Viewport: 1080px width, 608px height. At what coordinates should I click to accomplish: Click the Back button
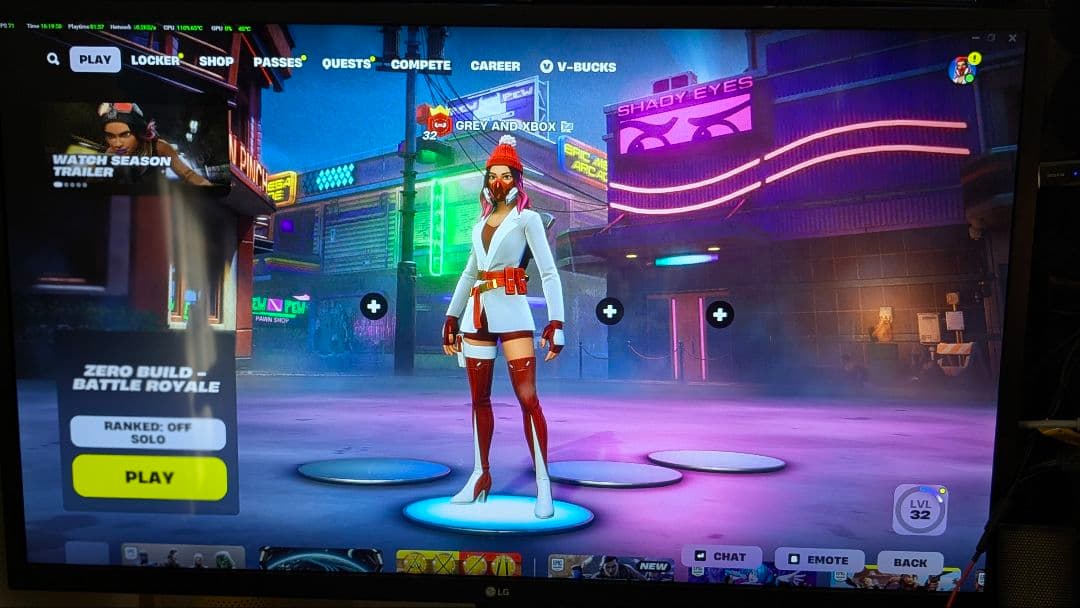point(909,563)
